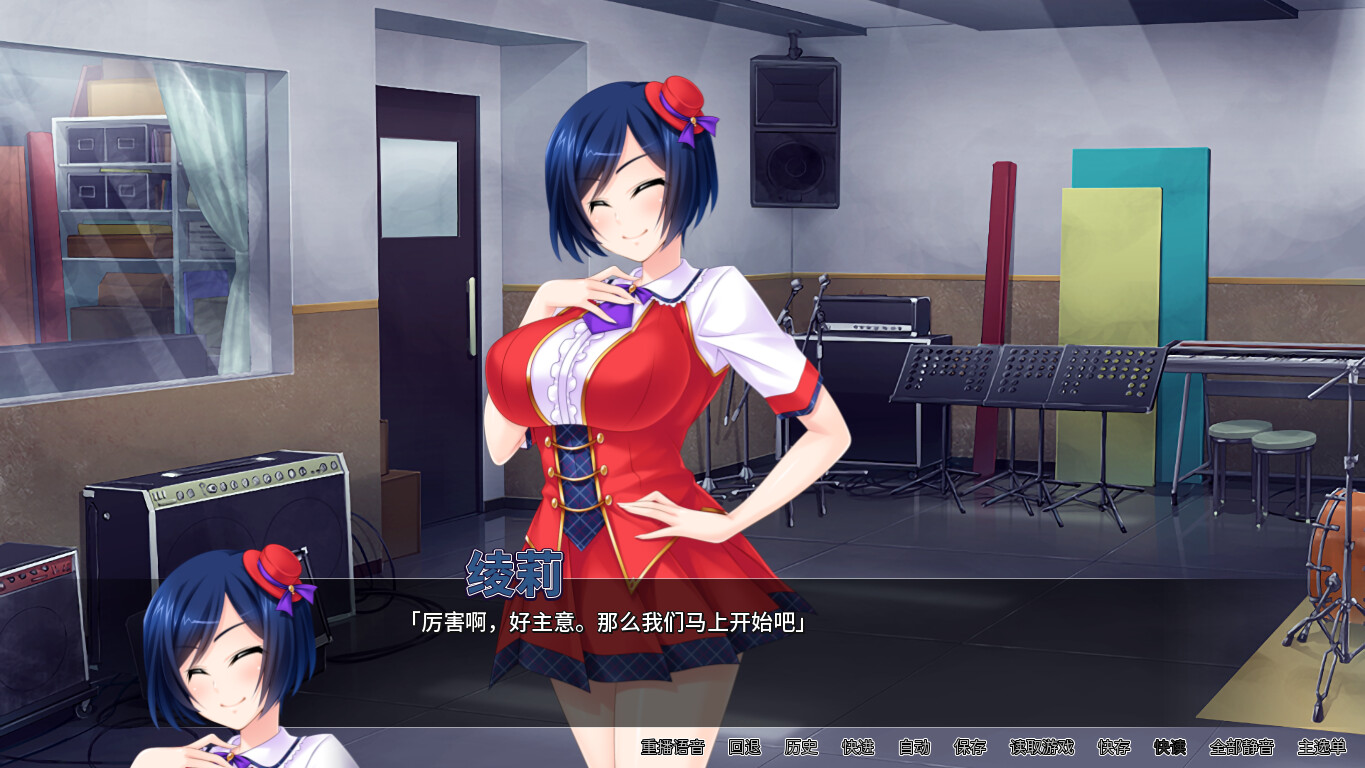This screenshot has height=768, width=1365.
Task: Open the 保存 save screen
Action: [x=969, y=747]
